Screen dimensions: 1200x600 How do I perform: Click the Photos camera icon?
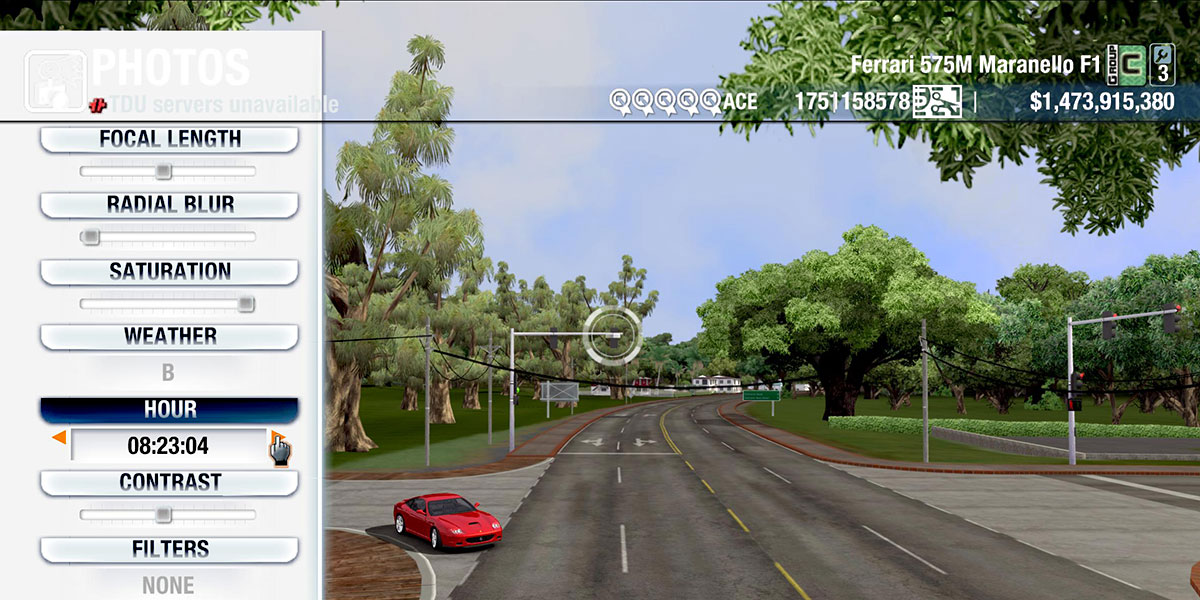pyautogui.click(x=55, y=80)
